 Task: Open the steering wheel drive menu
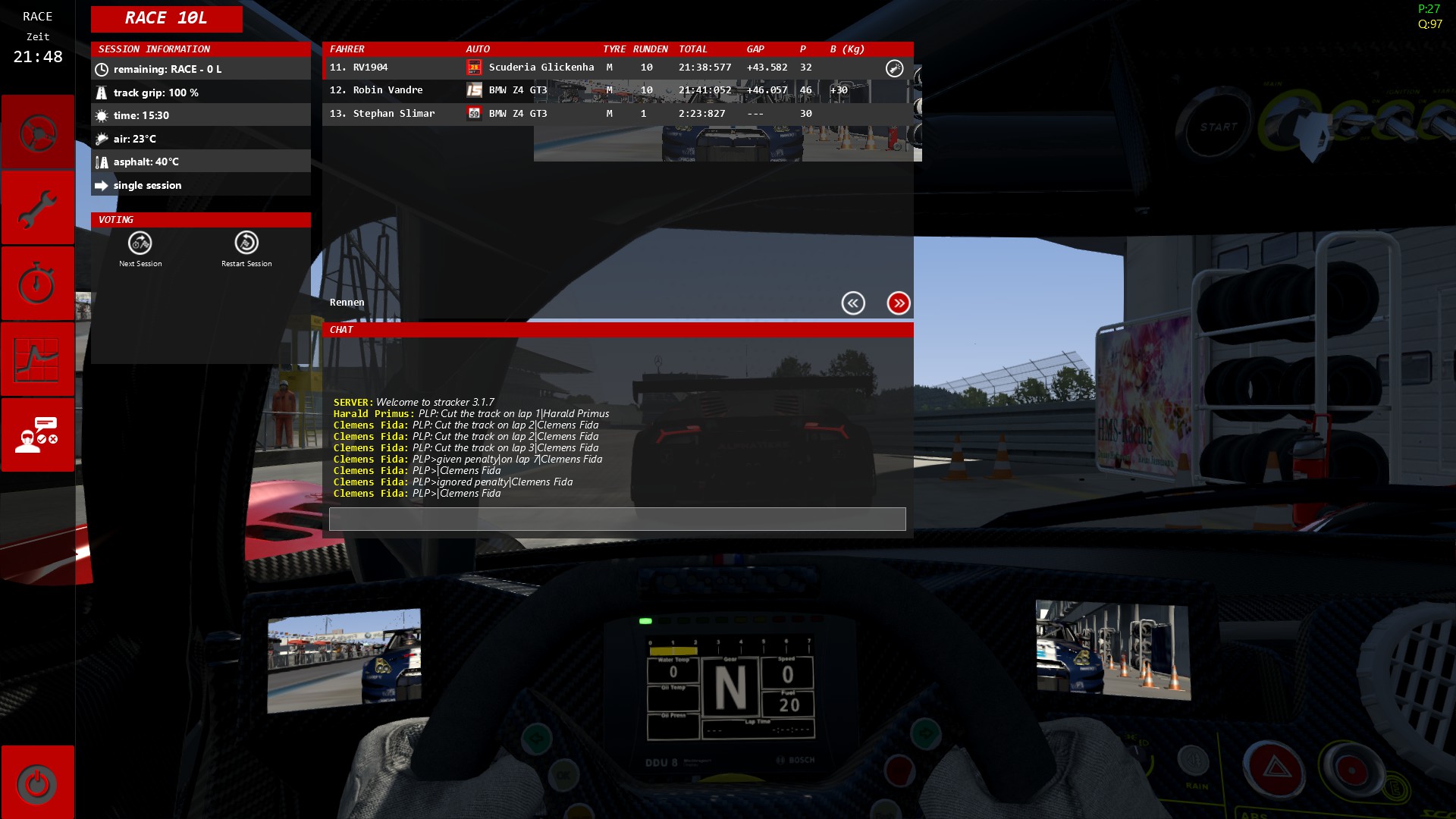tap(37, 133)
